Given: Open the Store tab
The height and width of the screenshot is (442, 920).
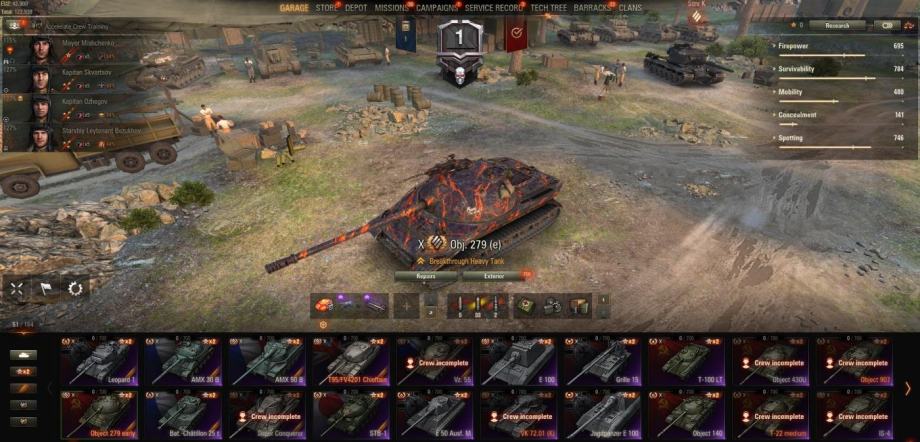Looking at the screenshot, I should tap(327, 7).
